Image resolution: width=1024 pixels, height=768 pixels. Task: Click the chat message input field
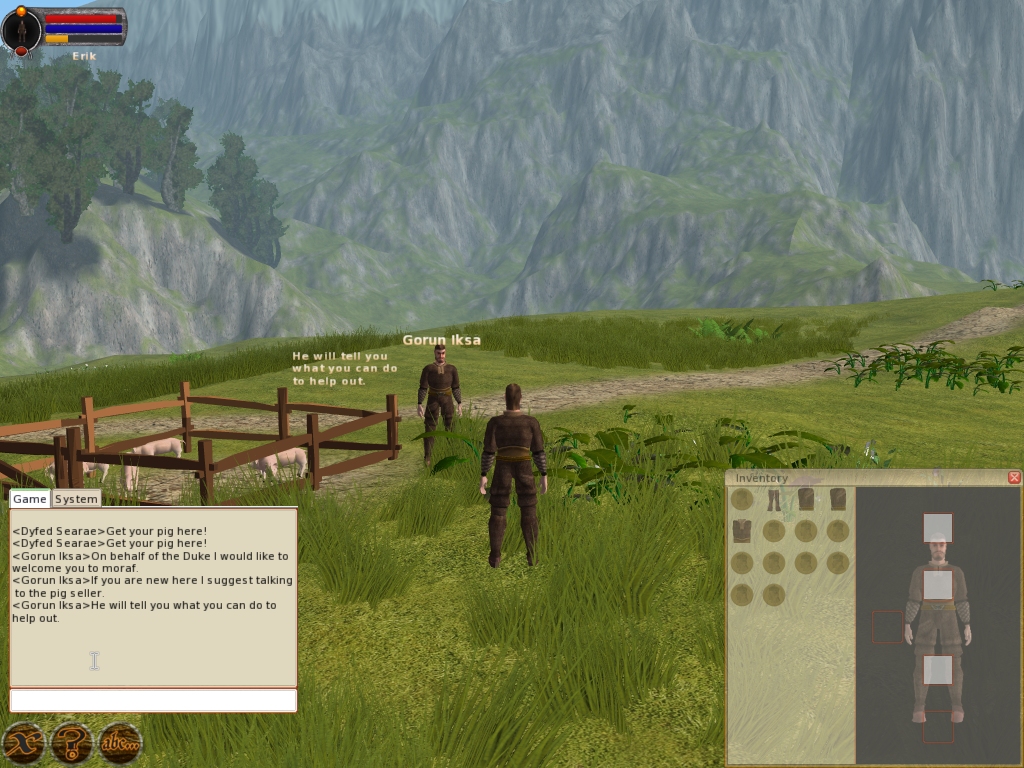[153, 700]
